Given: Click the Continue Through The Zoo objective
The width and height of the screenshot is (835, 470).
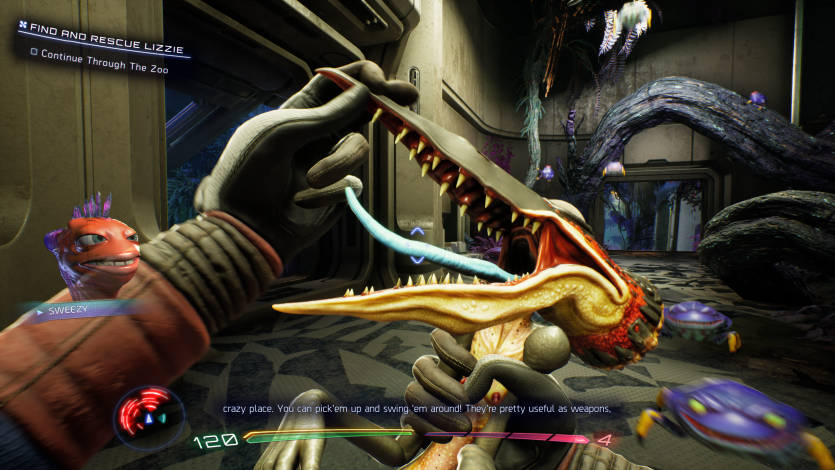Looking at the screenshot, I should tap(100, 52).
